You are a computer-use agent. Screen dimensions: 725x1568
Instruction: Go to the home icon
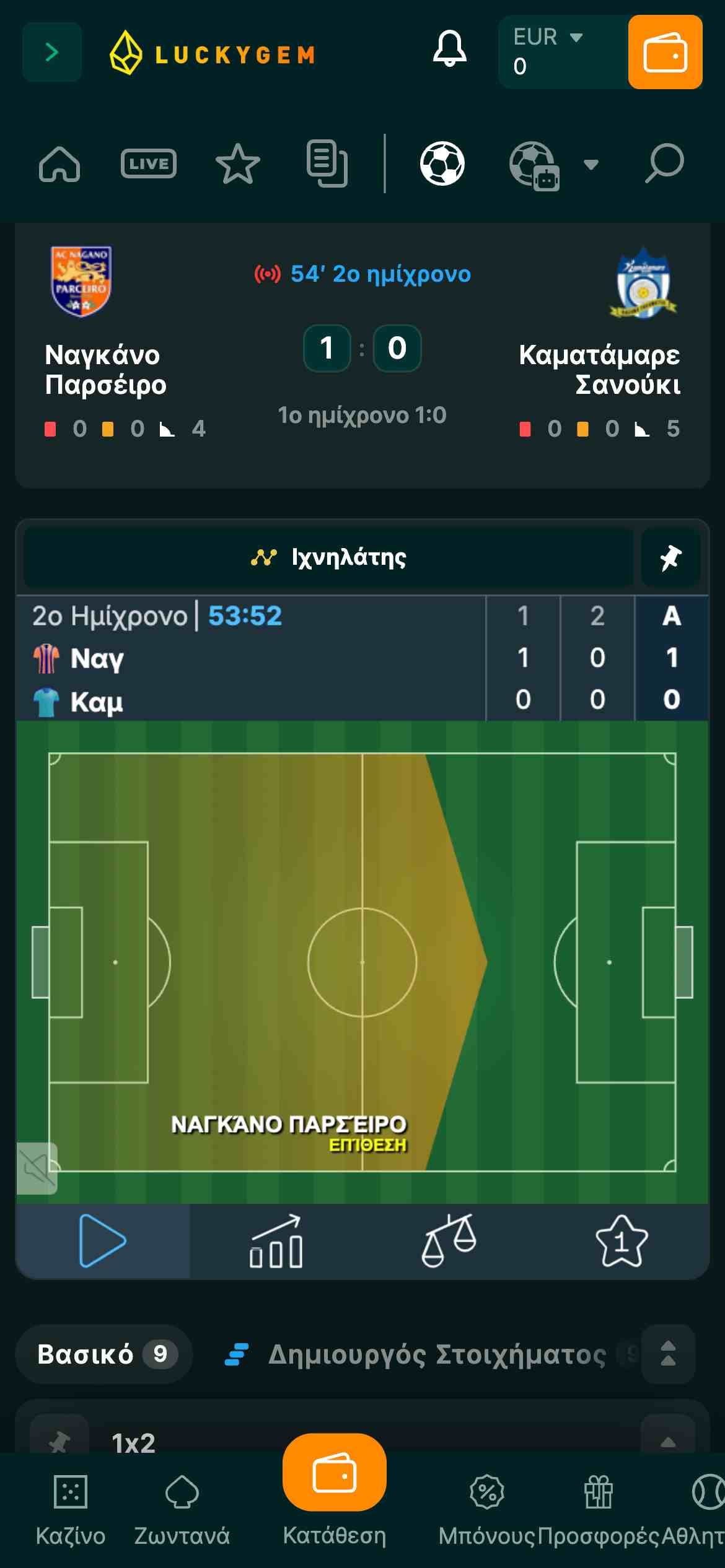pyautogui.click(x=59, y=164)
